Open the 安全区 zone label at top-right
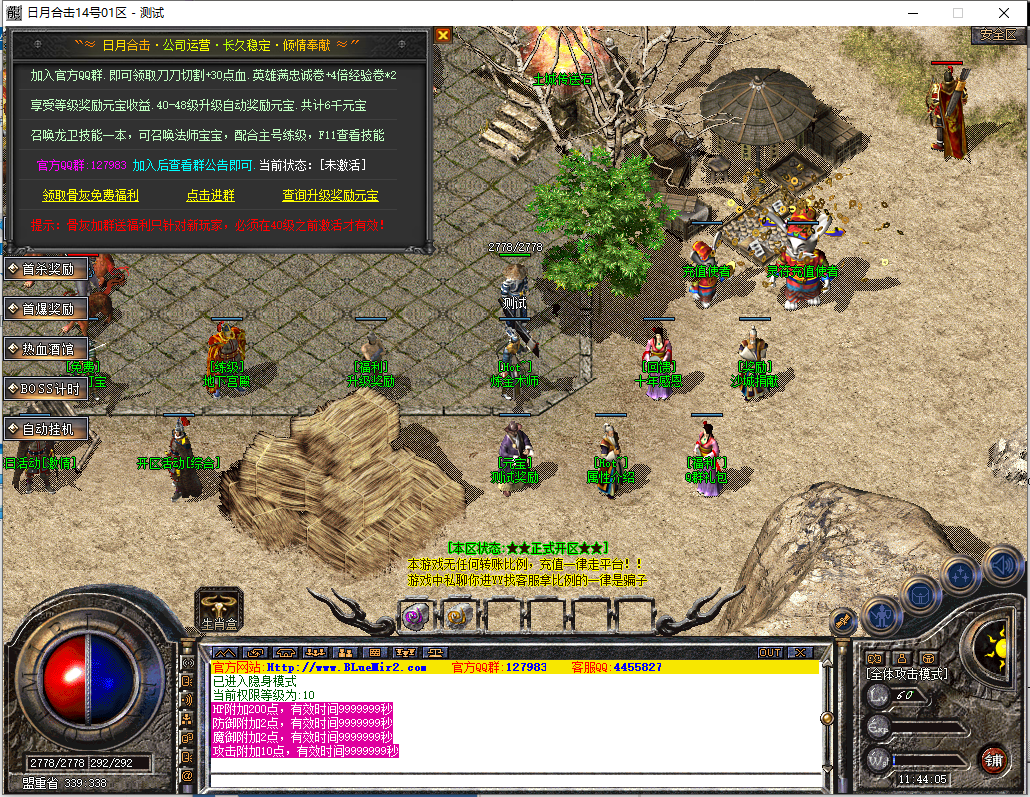The width and height of the screenshot is (1030, 797). pyautogui.click(x=998, y=34)
